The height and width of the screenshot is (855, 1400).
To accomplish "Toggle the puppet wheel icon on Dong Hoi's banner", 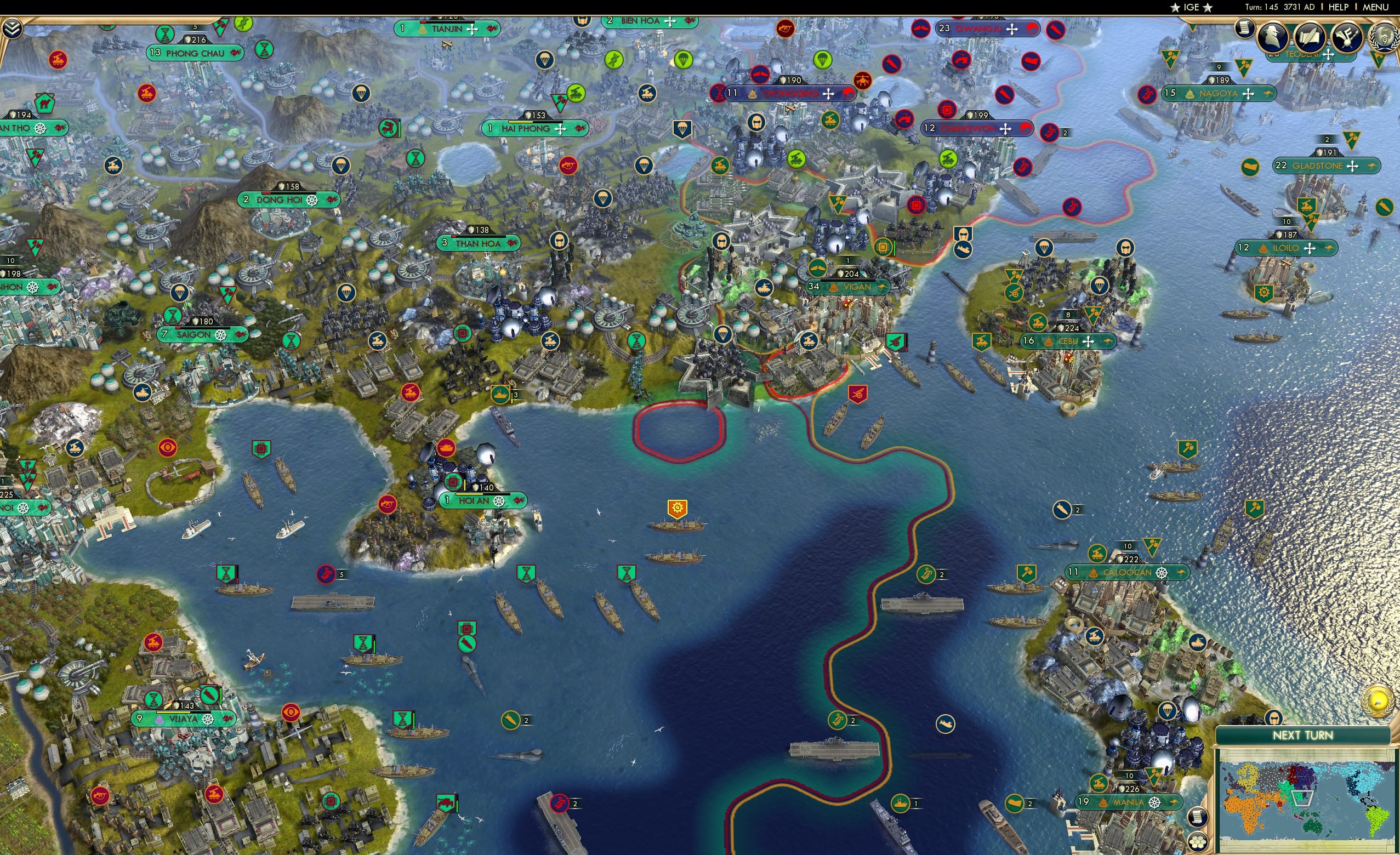I will [x=311, y=200].
